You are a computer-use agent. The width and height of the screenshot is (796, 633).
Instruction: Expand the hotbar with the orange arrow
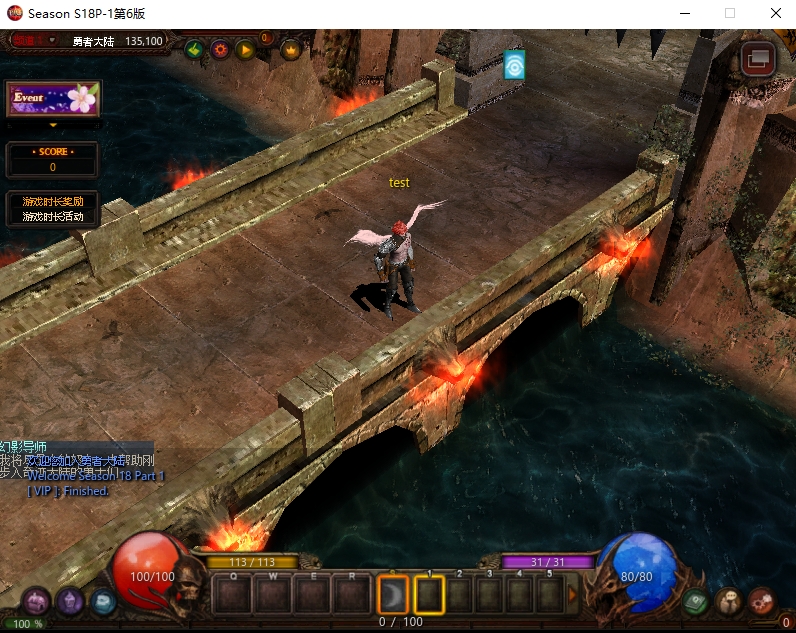point(573,595)
